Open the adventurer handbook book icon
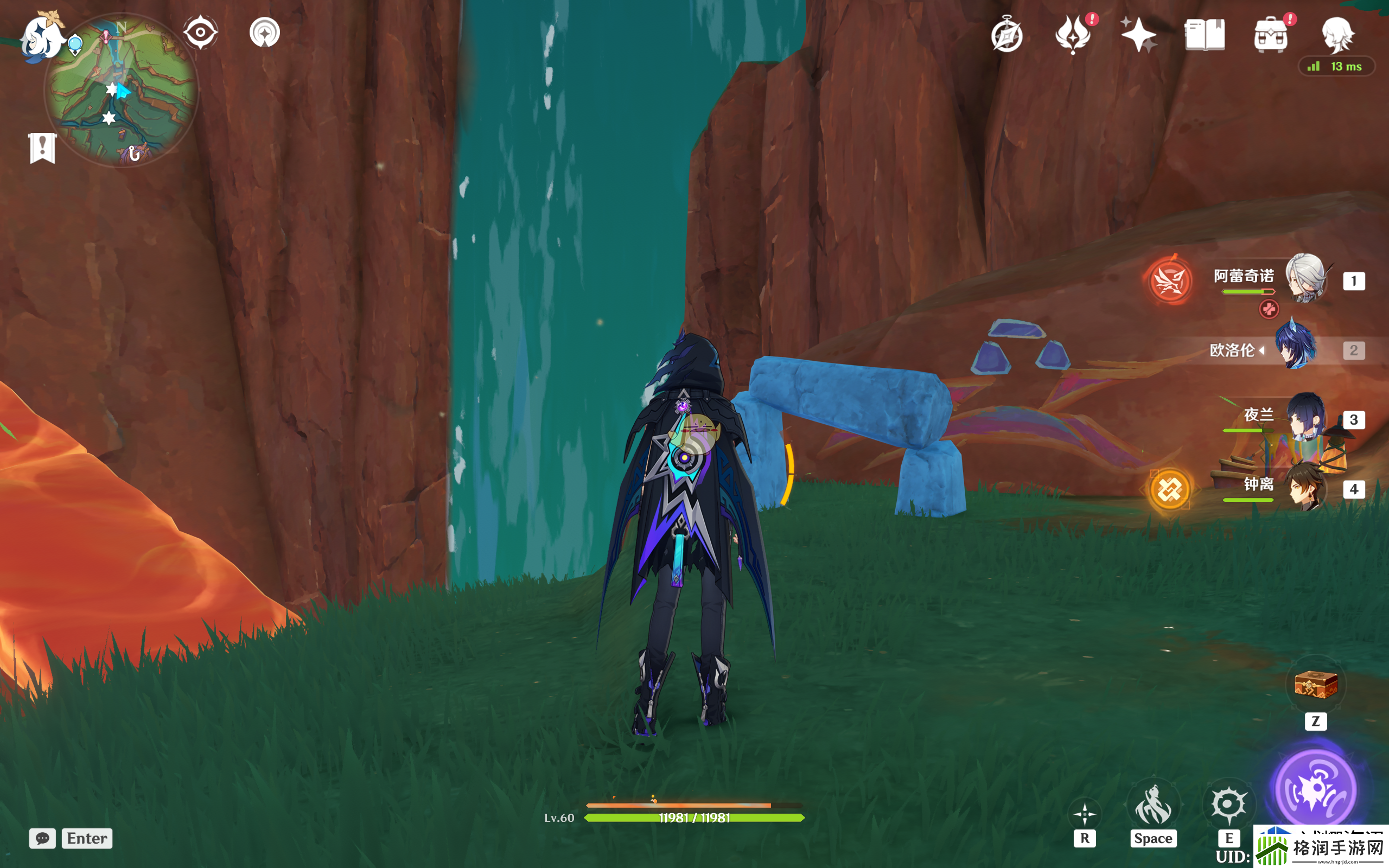1389x868 pixels. click(1205, 35)
